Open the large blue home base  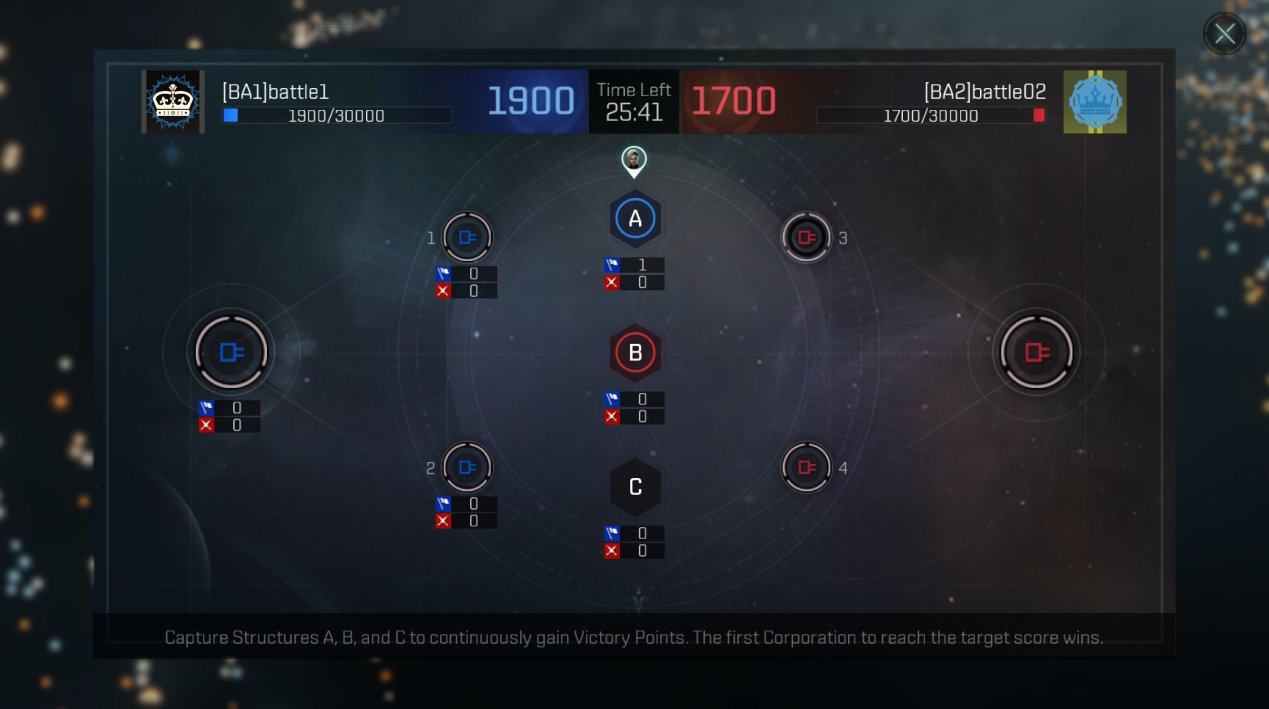[231, 352]
